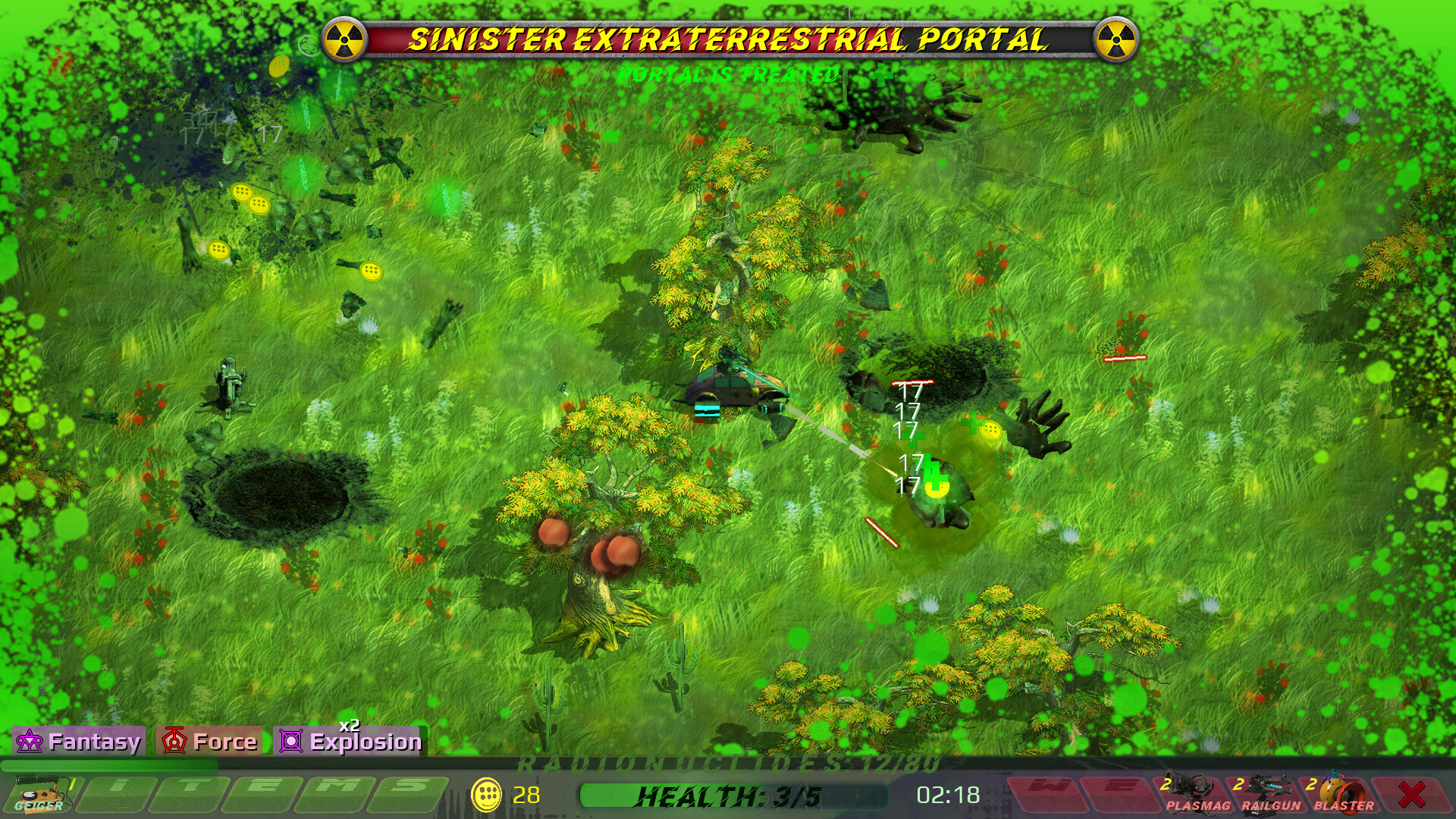Select the player's helicopter in the field
This screenshot has height=819, width=1456.
732,387
